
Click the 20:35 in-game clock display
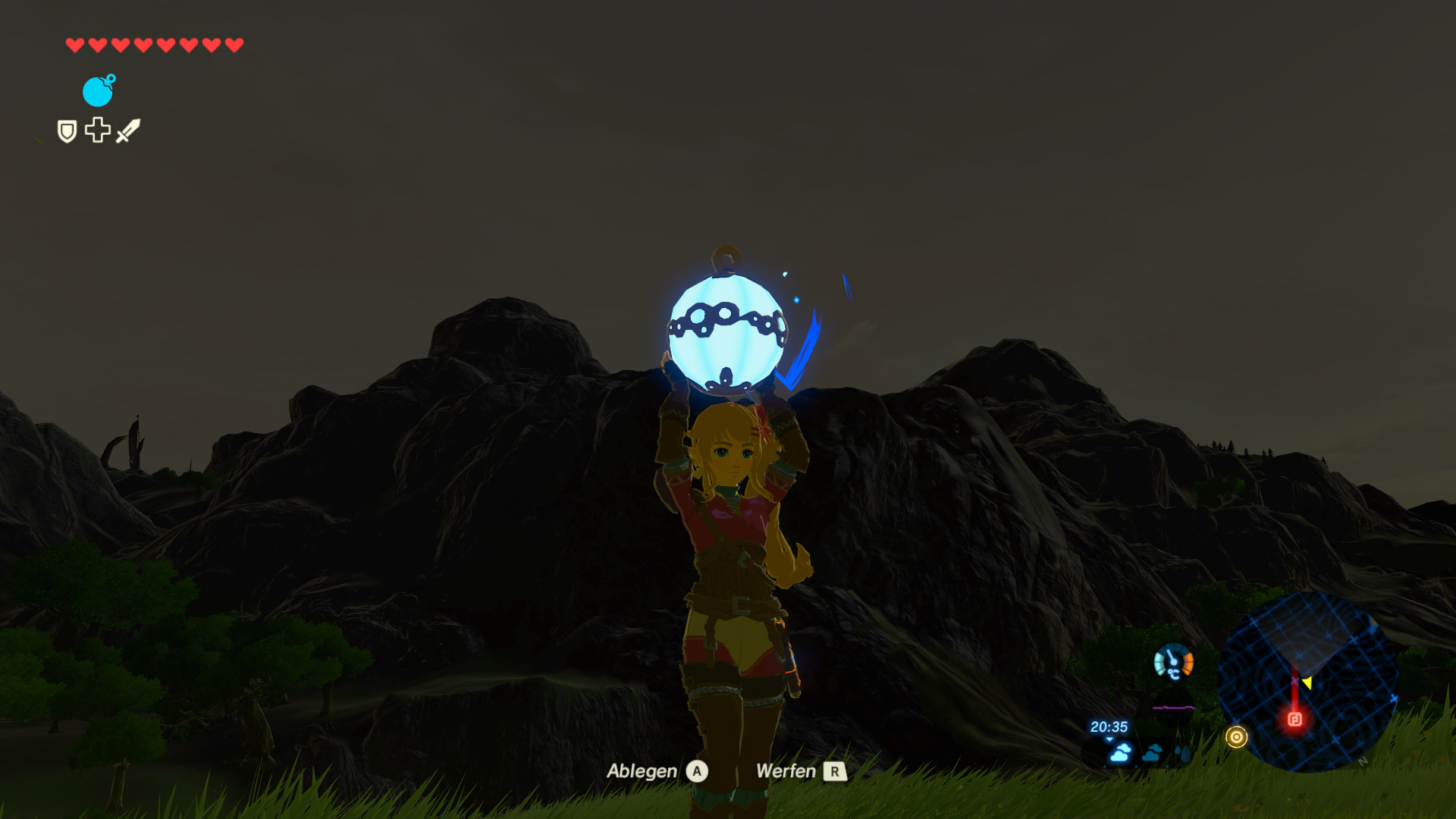1109,726
